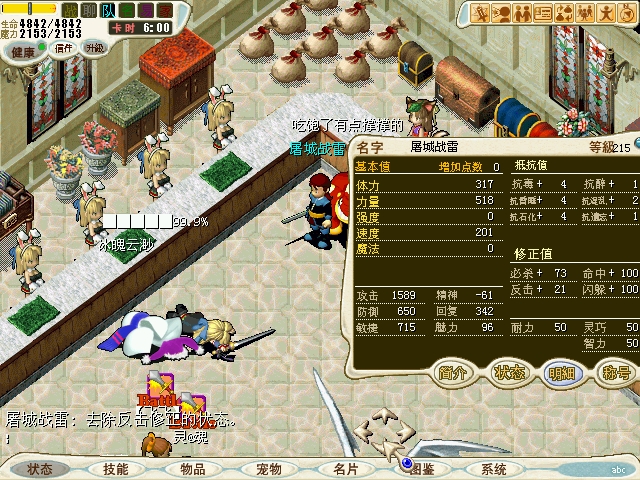Open the 状态 status menu in bottom bar

pyautogui.click(x=41, y=469)
